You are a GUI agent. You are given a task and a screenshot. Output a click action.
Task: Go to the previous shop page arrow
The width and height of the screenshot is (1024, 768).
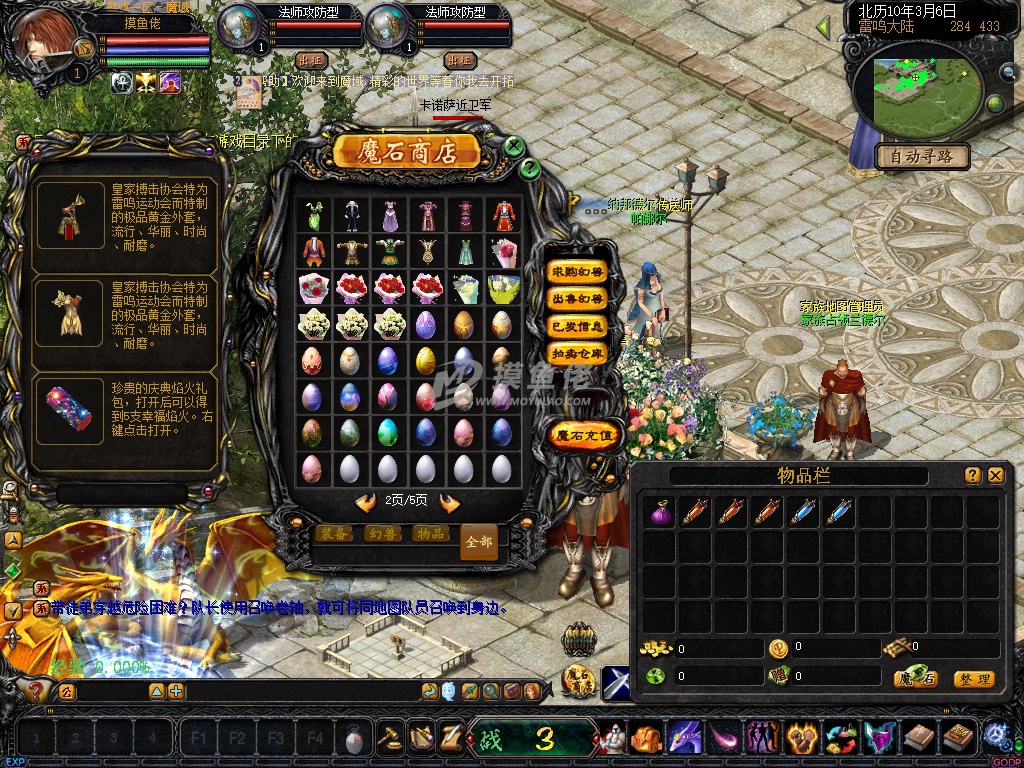coord(366,503)
